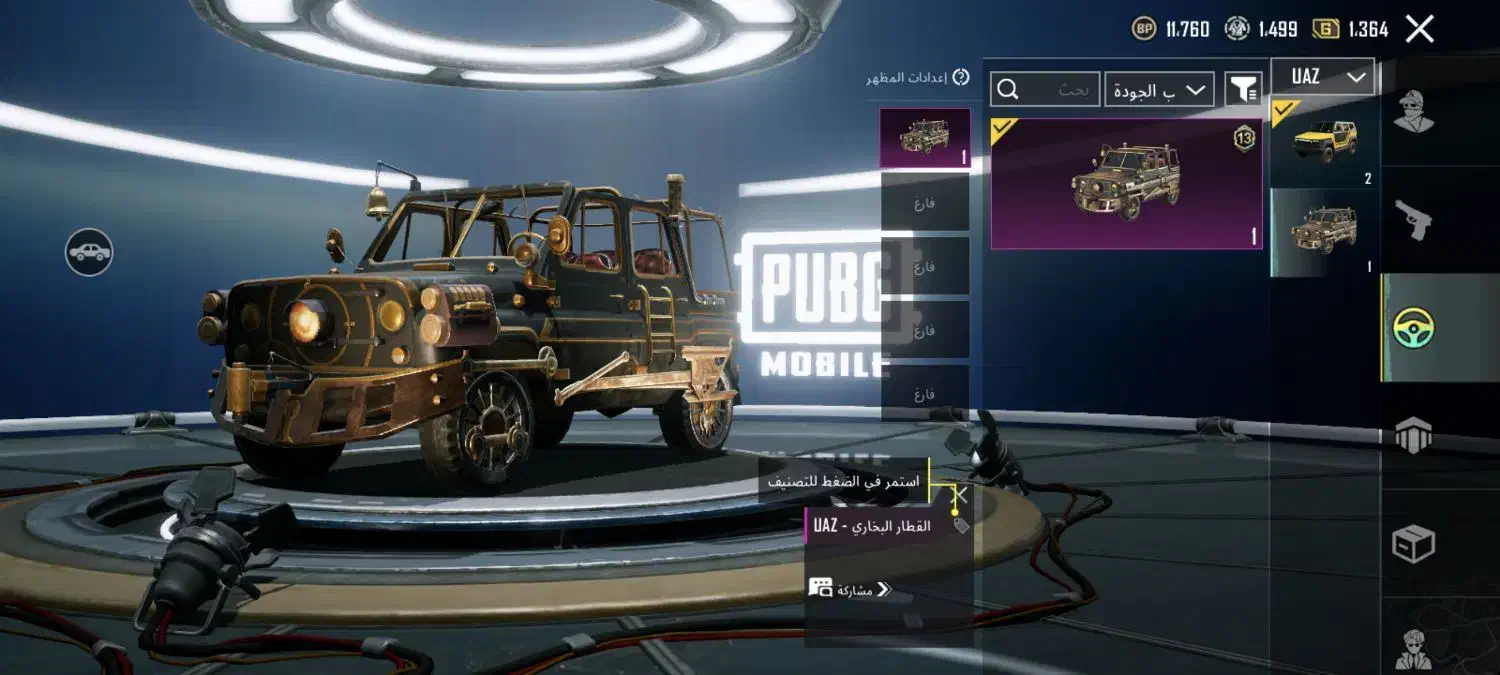Click the BP currency icon

pyautogui.click(x=1144, y=29)
